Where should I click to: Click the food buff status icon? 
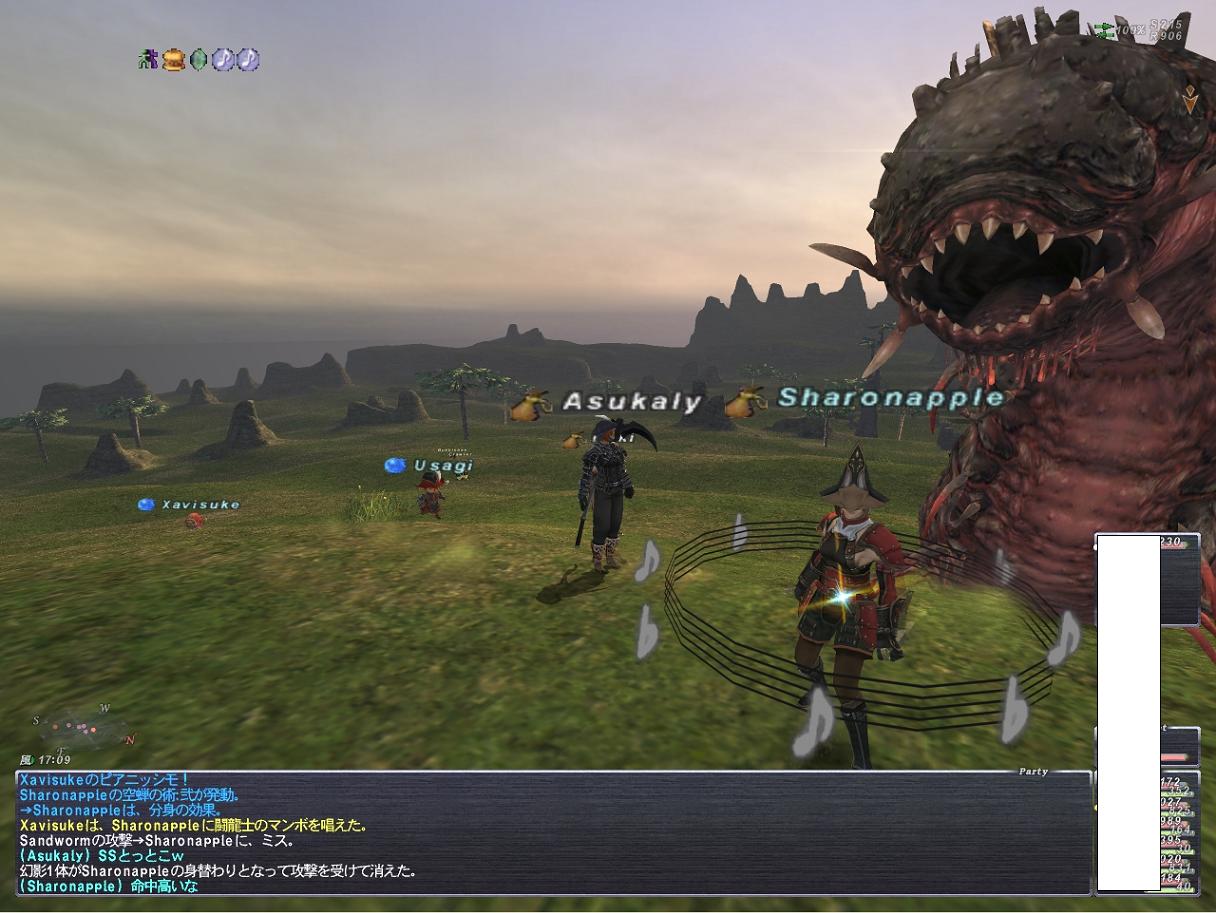[x=174, y=60]
